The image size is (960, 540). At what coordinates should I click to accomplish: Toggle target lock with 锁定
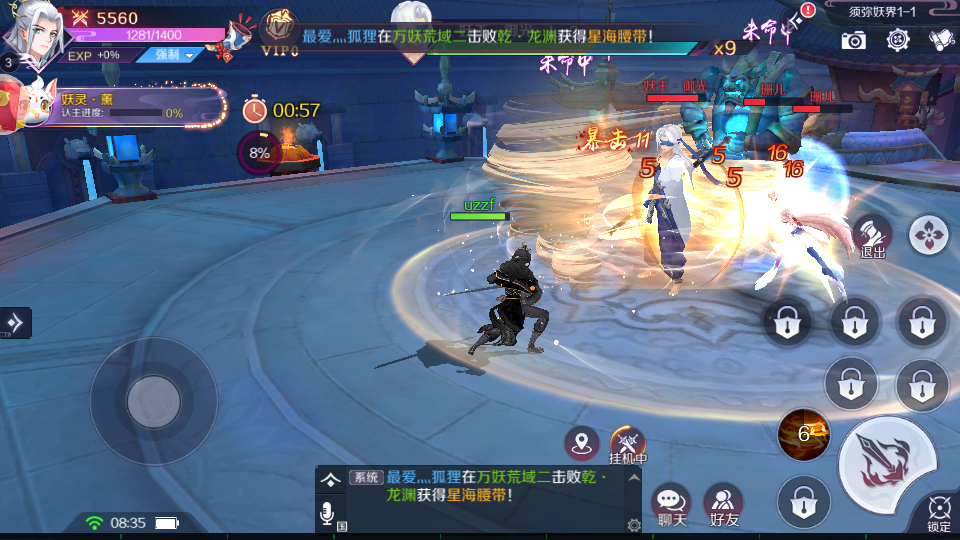click(939, 512)
